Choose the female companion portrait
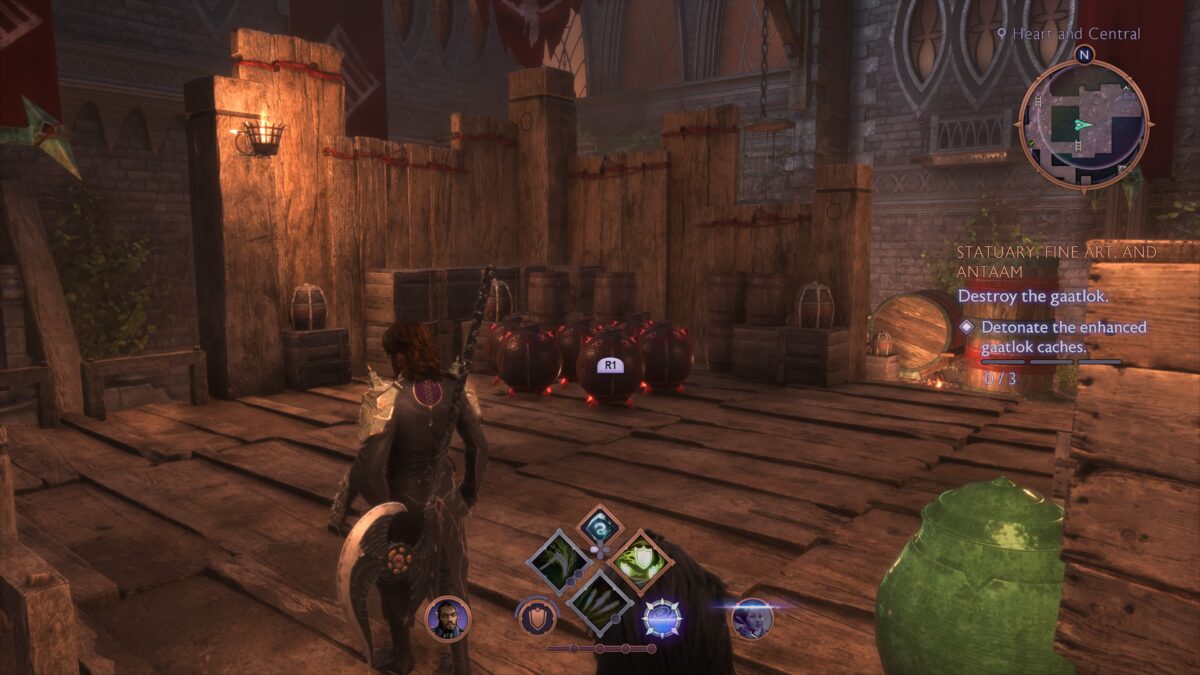Image resolution: width=1200 pixels, height=675 pixels. [750, 618]
